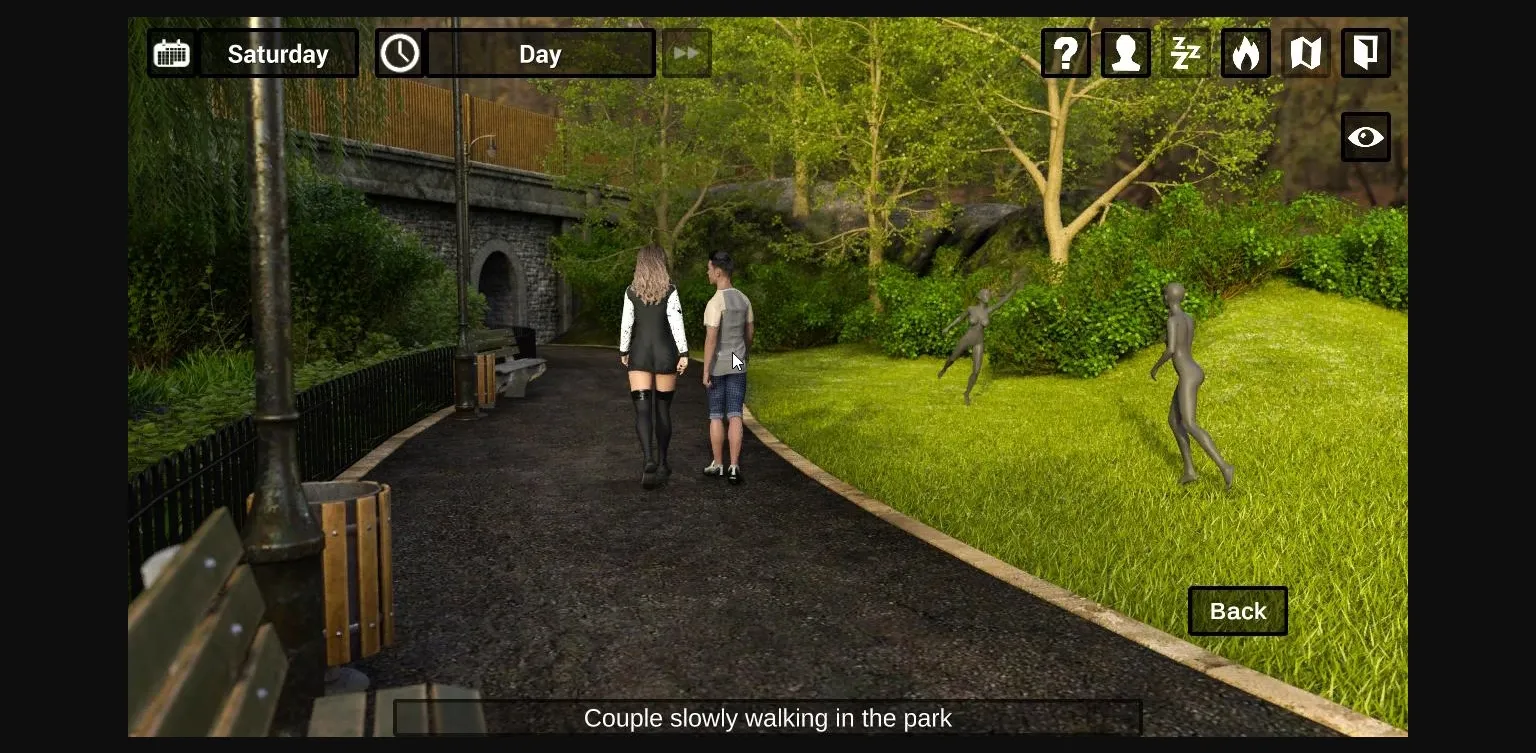Open the Day time-of-day selector
This screenshot has width=1536, height=753.
[x=540, y=54]
